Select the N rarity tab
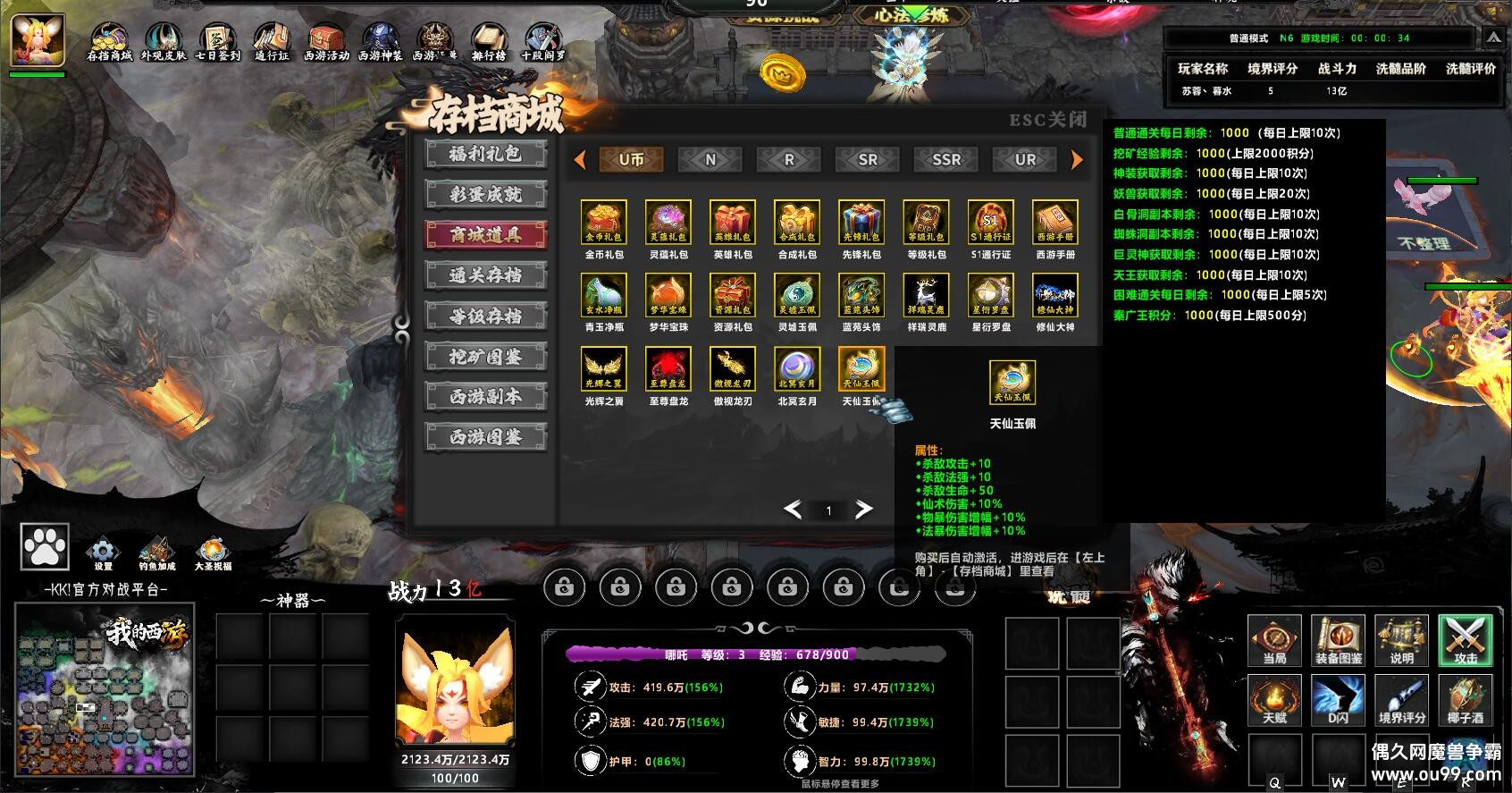 click(x=710, y=160)
